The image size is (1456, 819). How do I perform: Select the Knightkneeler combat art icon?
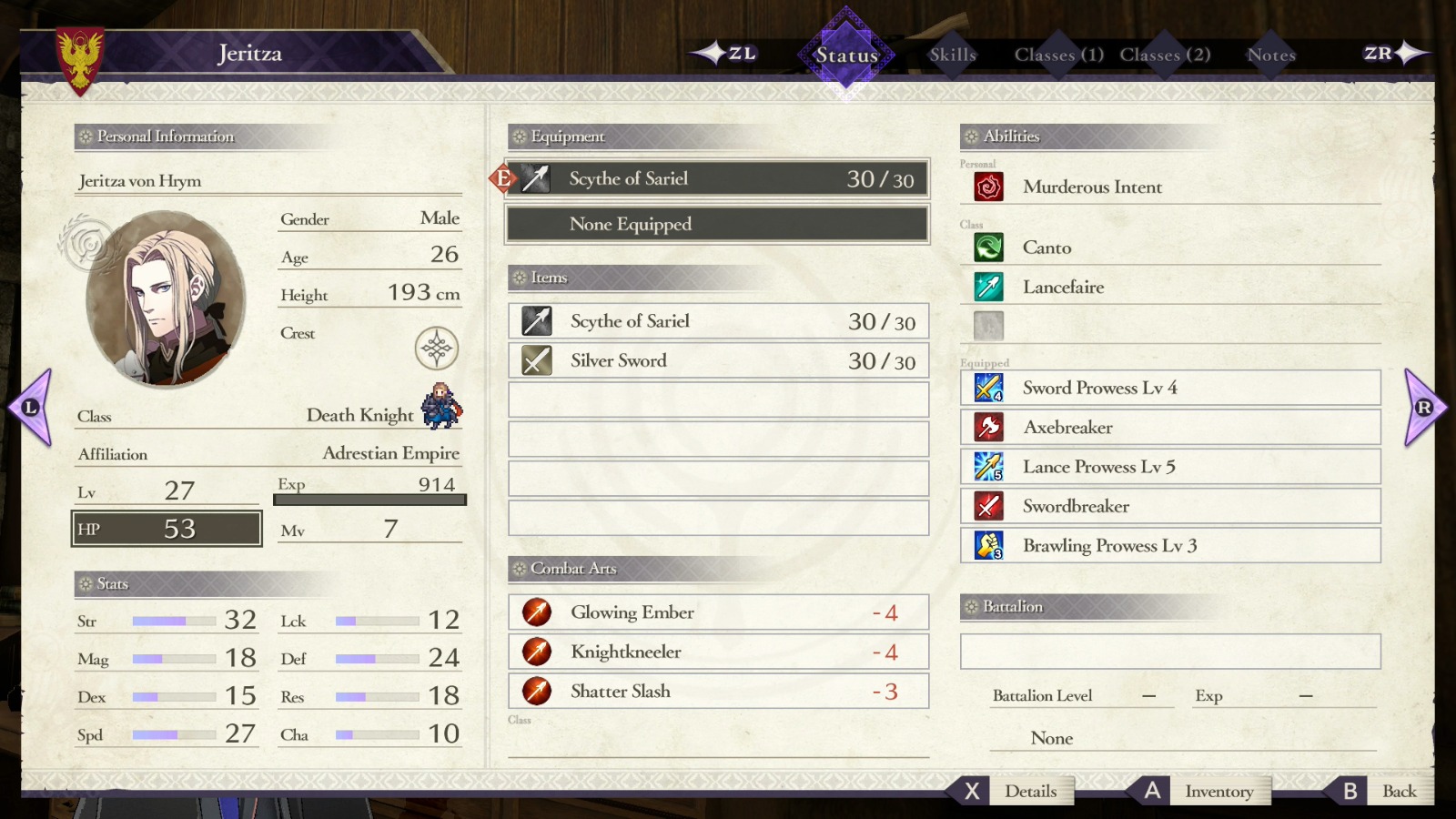point(537,652)
